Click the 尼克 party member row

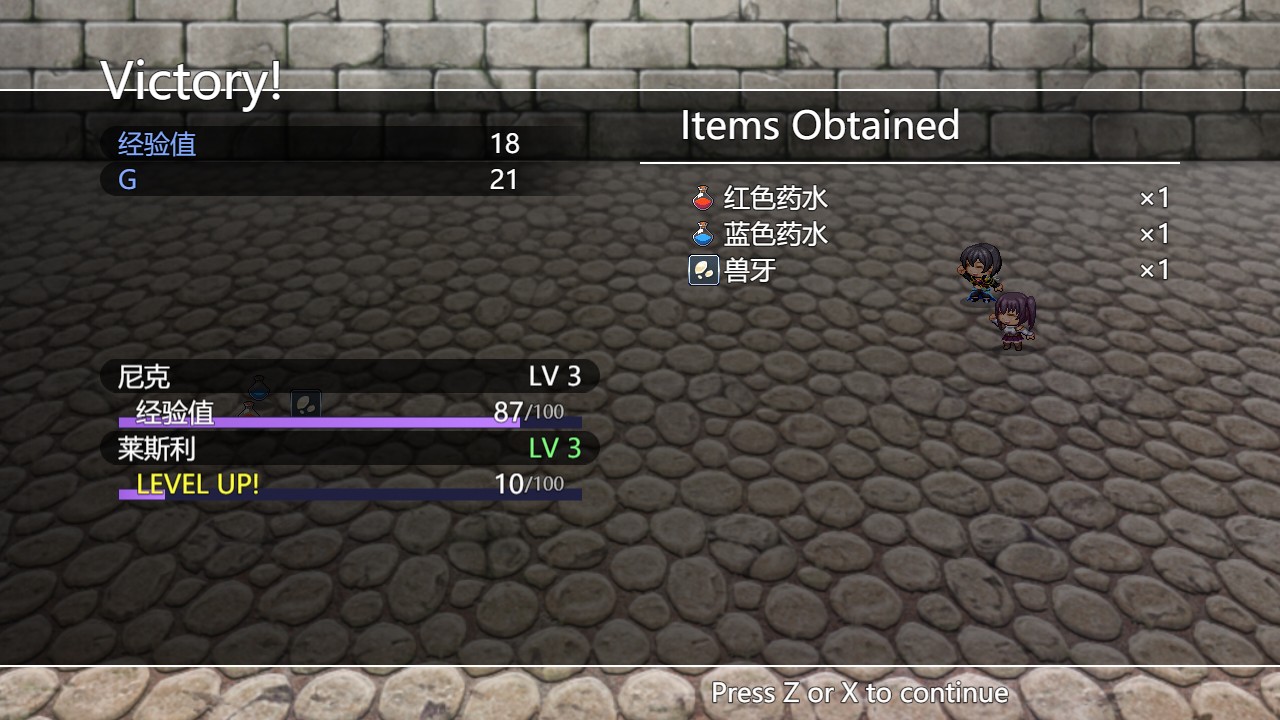tap(349, 376)
